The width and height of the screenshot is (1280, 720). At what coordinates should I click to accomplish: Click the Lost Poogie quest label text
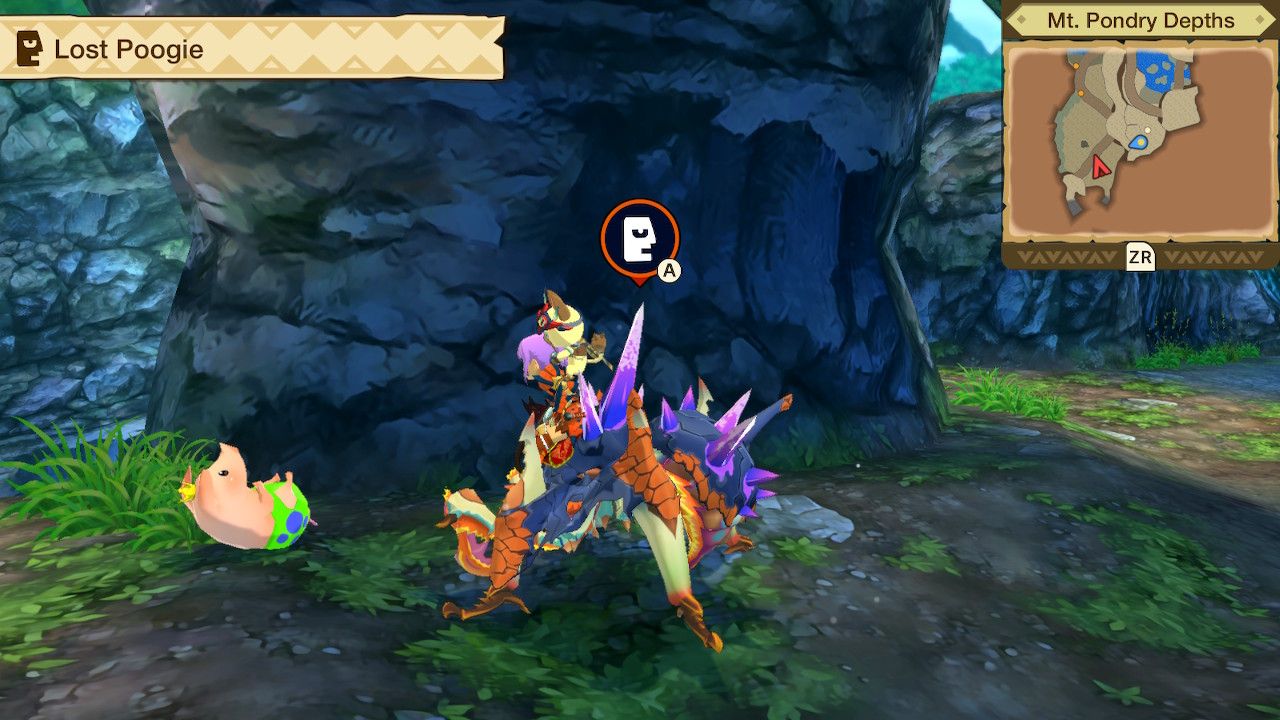click(130, 48)
